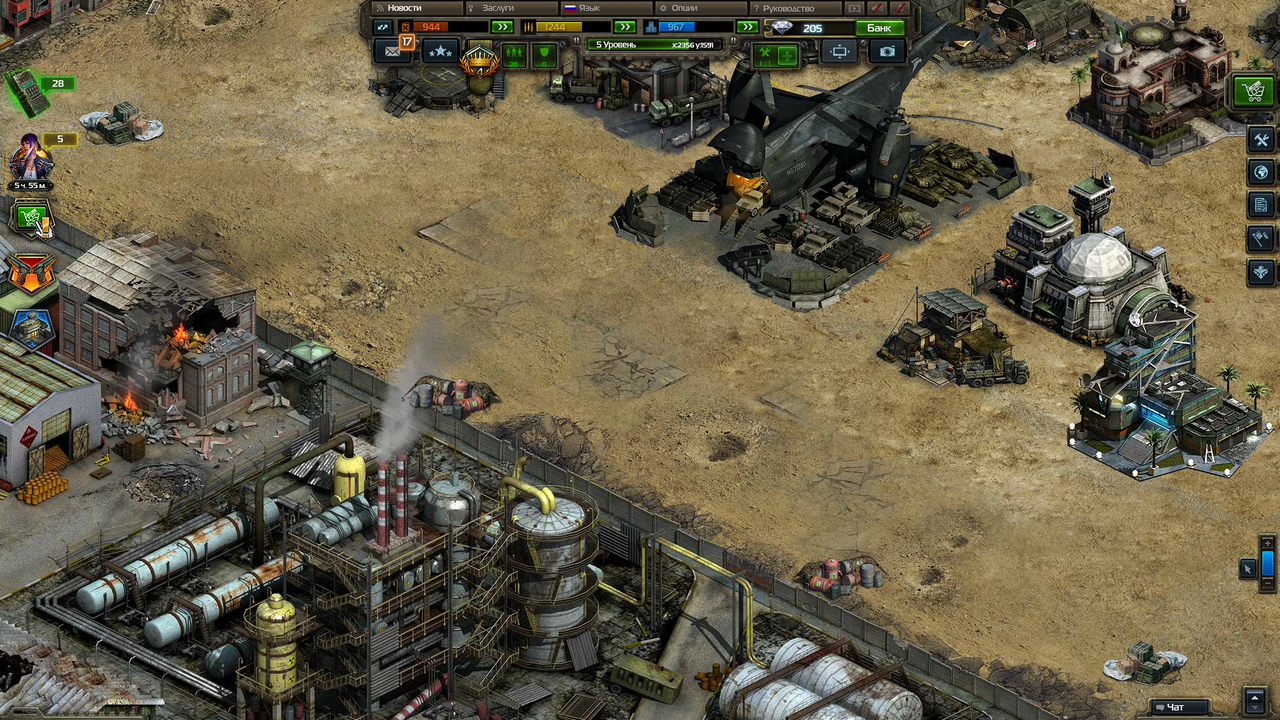Toggle the fullscreen arrows button
This screenshot has width=1280, height=720.
[381, 27]
